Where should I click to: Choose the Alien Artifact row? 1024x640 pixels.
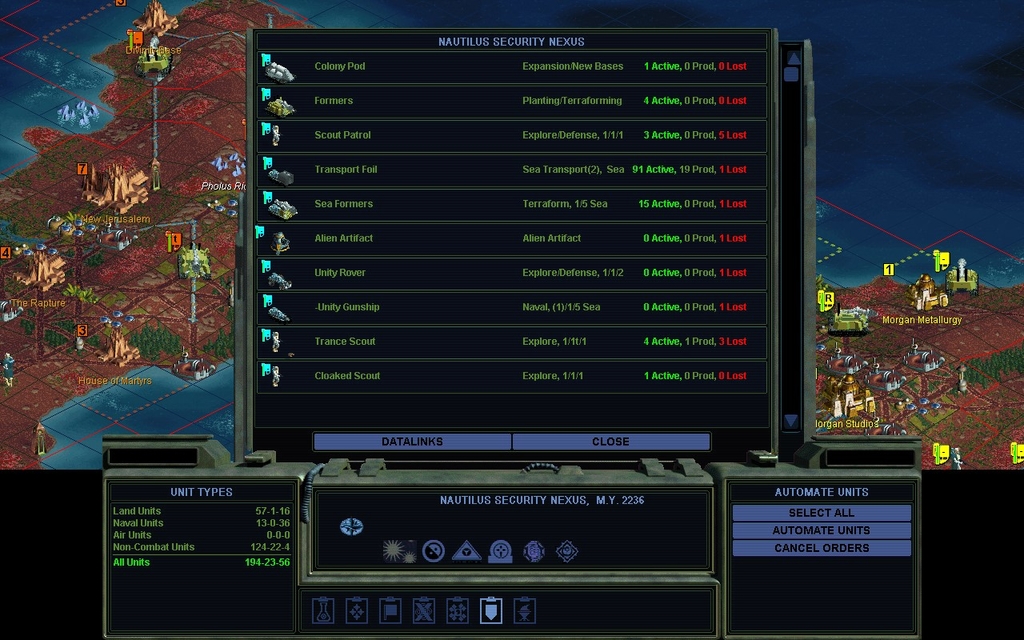coord(512,238)
